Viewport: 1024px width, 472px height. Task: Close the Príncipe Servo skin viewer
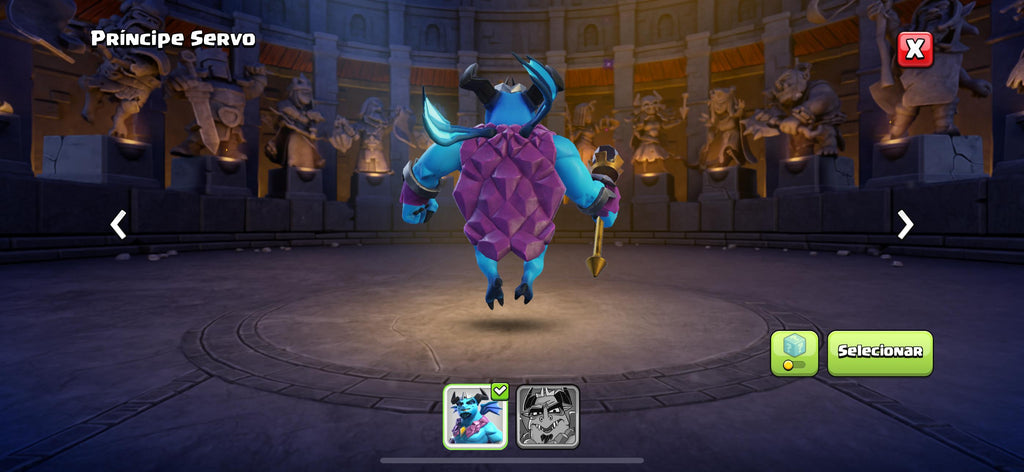(914, 49)
